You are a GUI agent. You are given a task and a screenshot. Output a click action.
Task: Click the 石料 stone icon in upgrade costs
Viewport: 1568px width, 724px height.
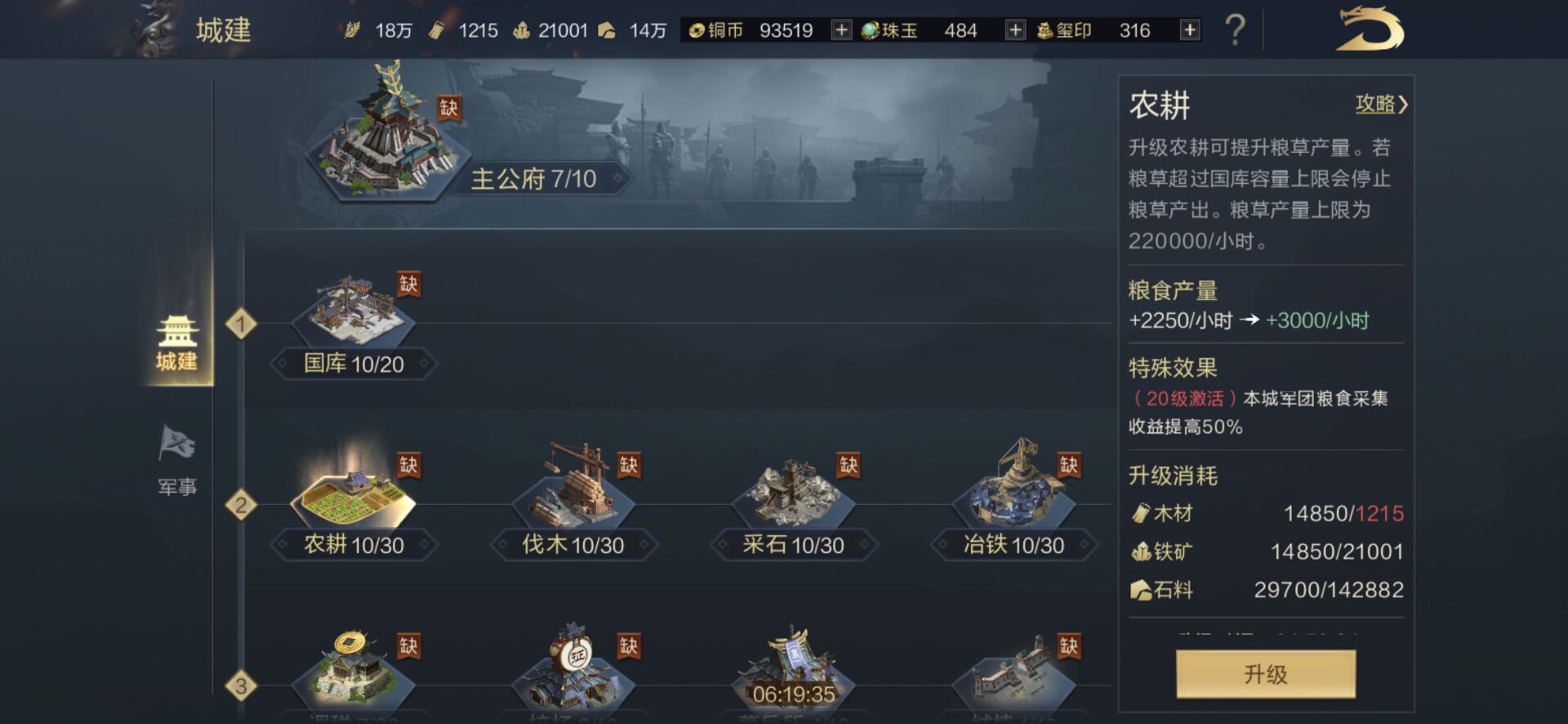[1143, 590]
